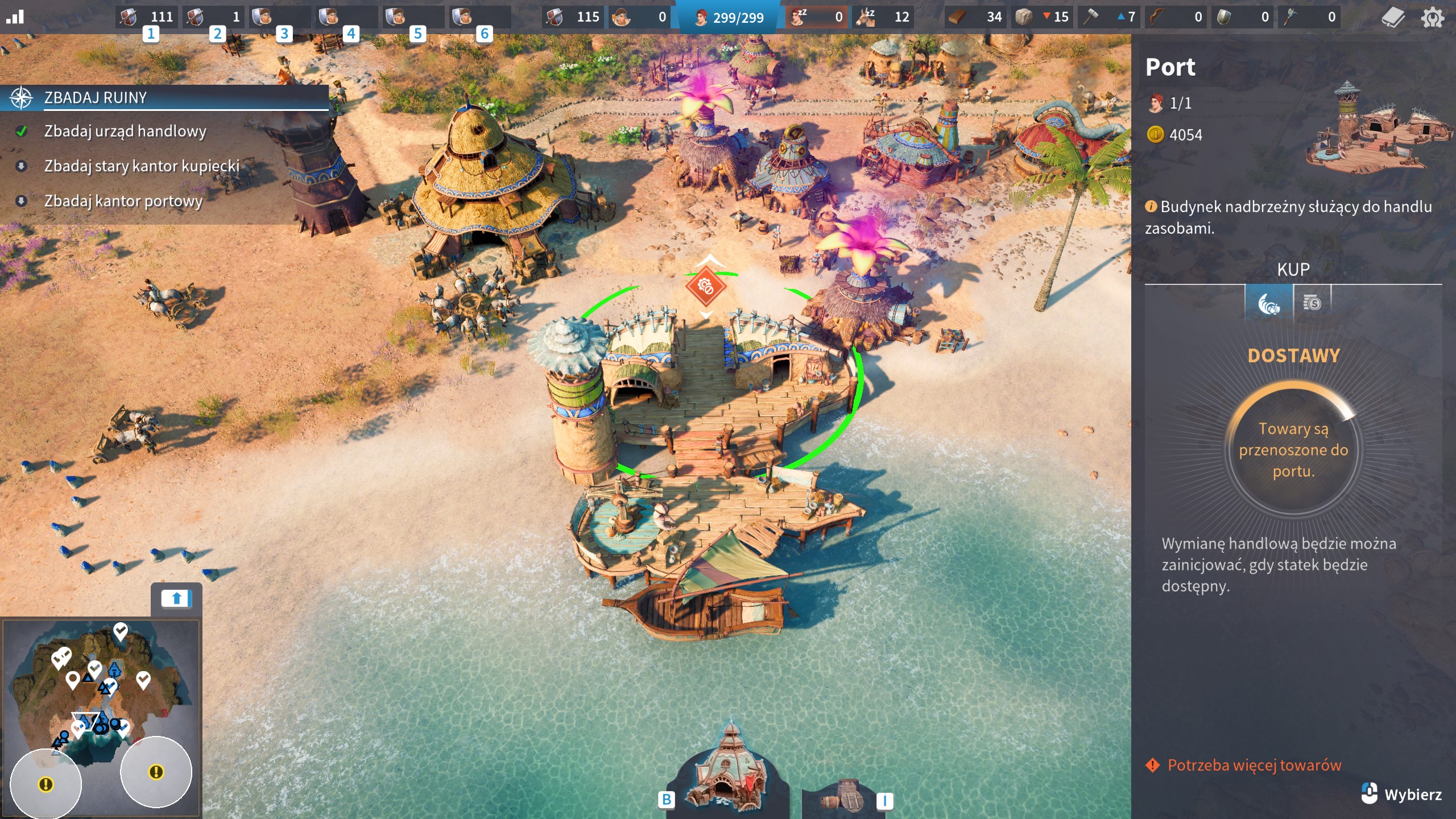The height and width of the screenshot is (819, 1456).
Task: Open the settings gear menu
Action: coord(1432,18)
